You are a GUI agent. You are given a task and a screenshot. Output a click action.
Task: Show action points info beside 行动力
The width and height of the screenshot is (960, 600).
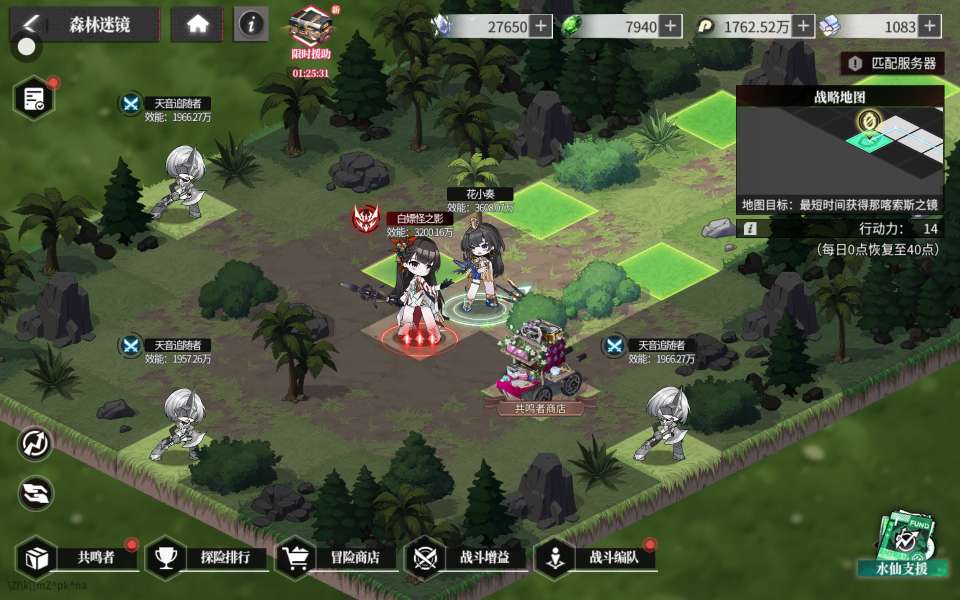coord(749,229)
